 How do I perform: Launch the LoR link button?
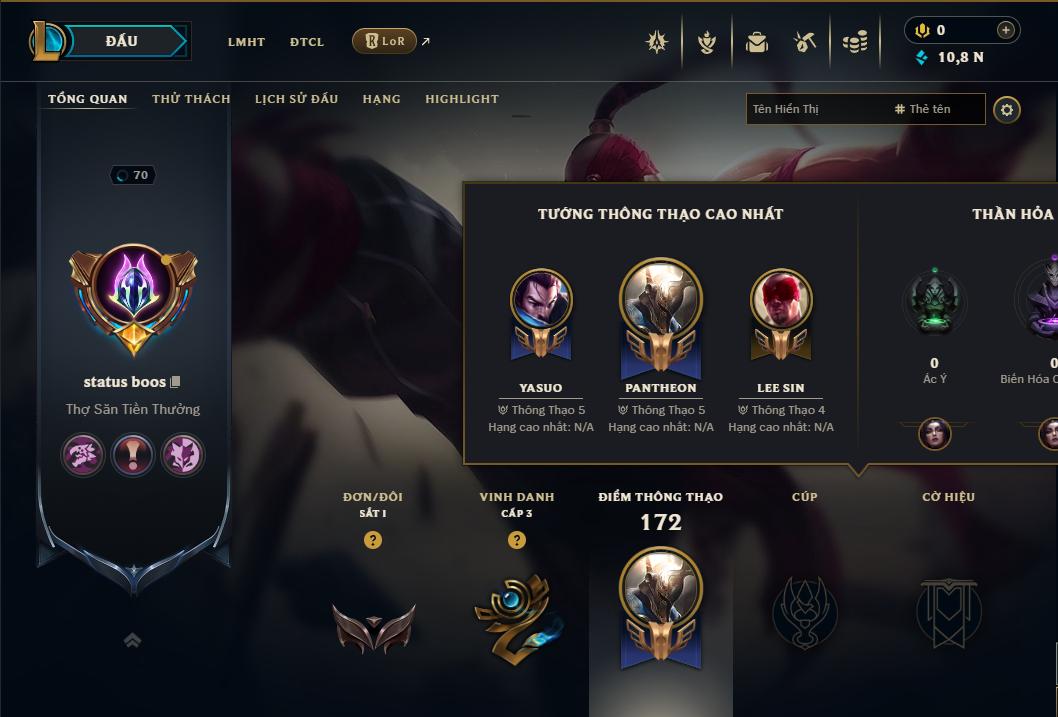(x=385, y=41)
